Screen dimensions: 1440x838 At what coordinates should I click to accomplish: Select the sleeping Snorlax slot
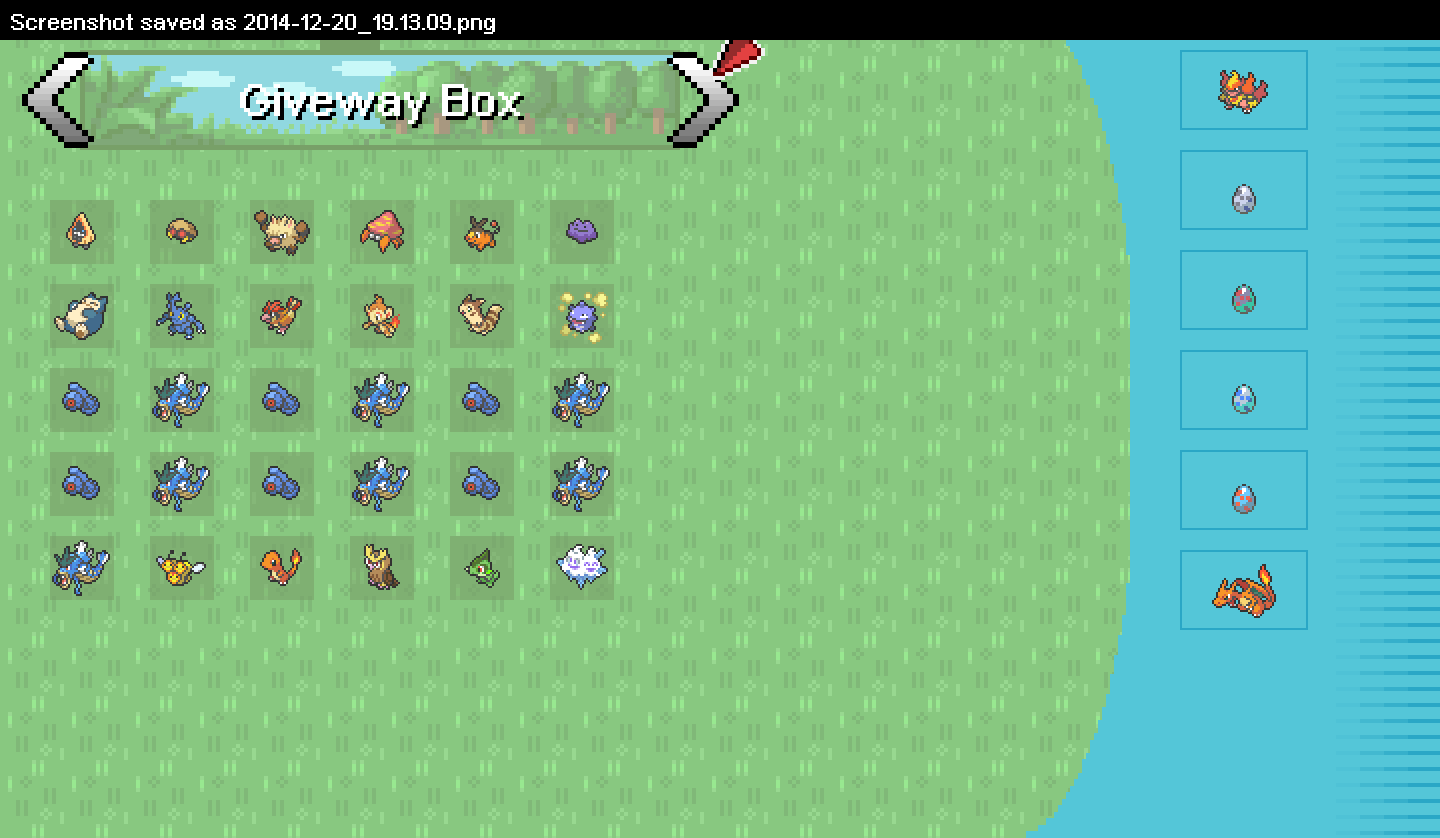82,316
